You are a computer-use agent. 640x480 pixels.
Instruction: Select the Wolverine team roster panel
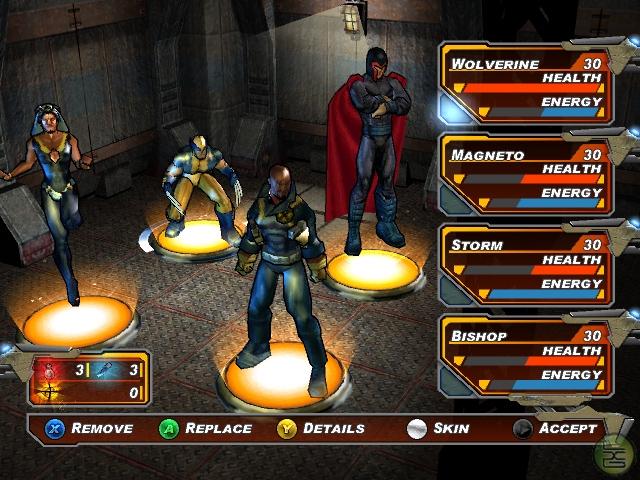[x=526, y=83]
